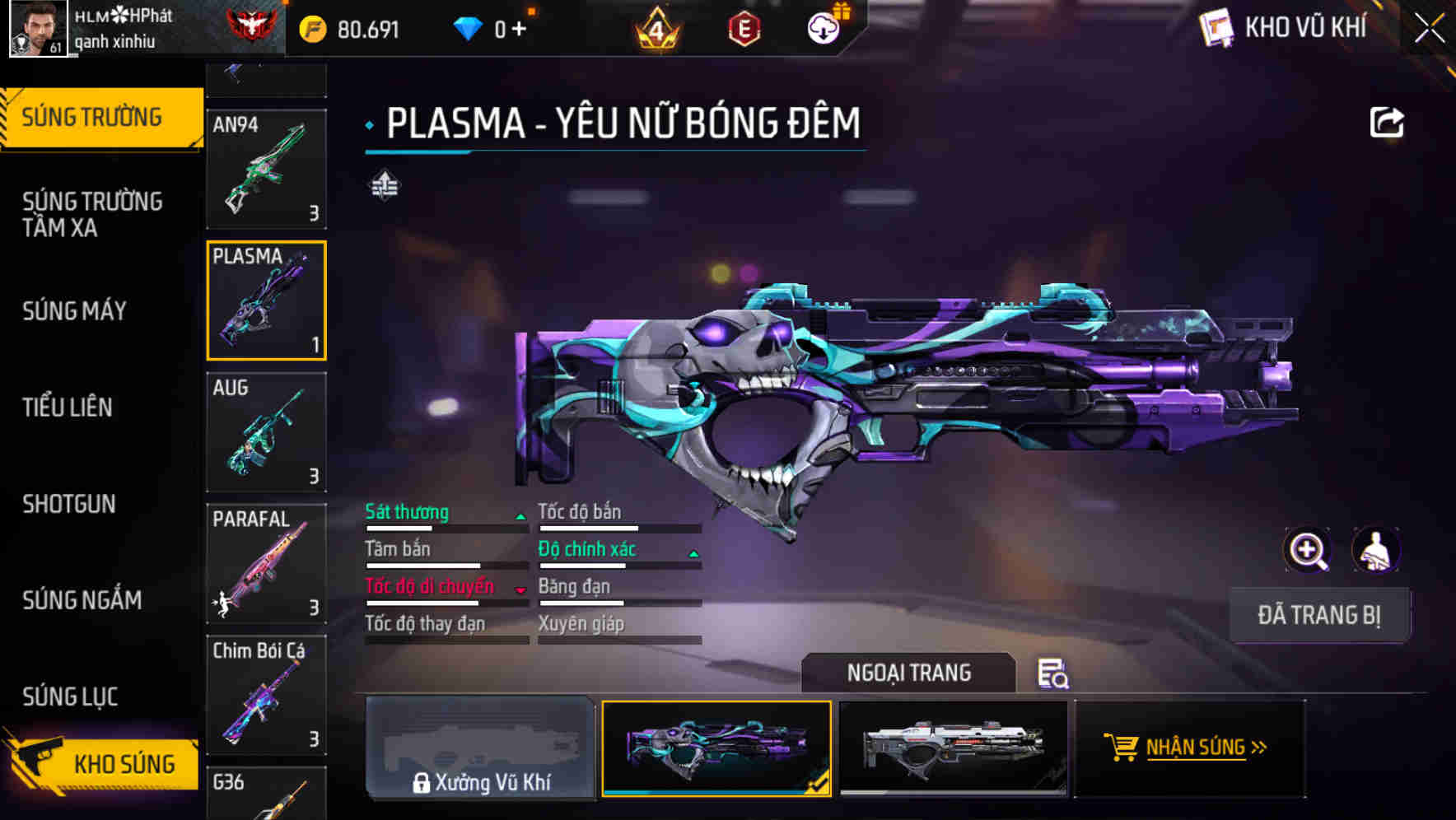This screenshot has width=1456, height=820.
Task: Preview weapon on character icon
Action: coord(1375,550)
